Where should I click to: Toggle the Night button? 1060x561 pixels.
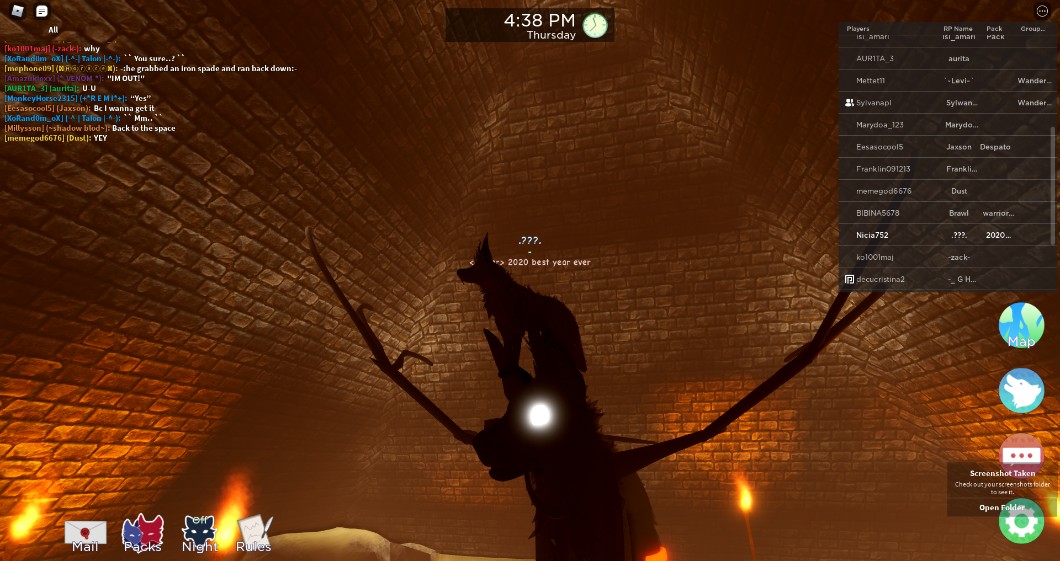[200, 534]
